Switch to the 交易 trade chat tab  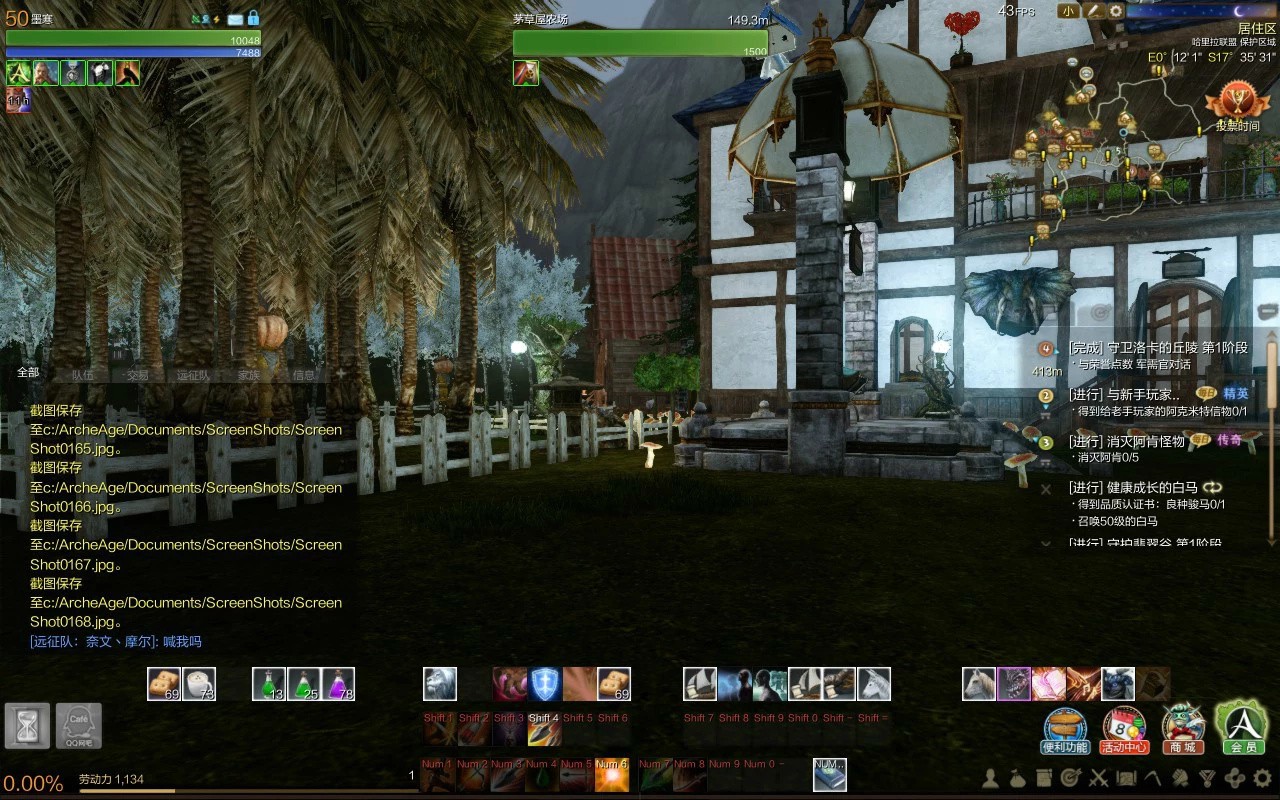[x=137, y=375]
